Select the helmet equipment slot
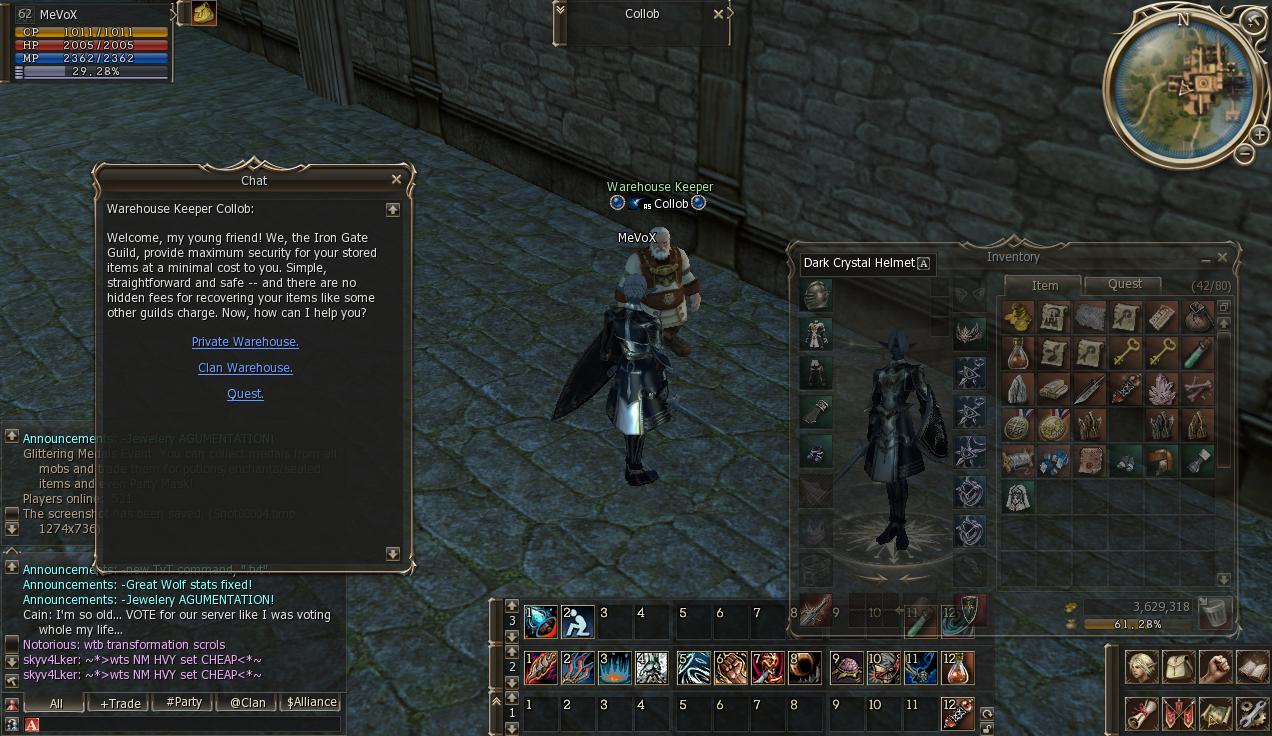 coord(816,295)
